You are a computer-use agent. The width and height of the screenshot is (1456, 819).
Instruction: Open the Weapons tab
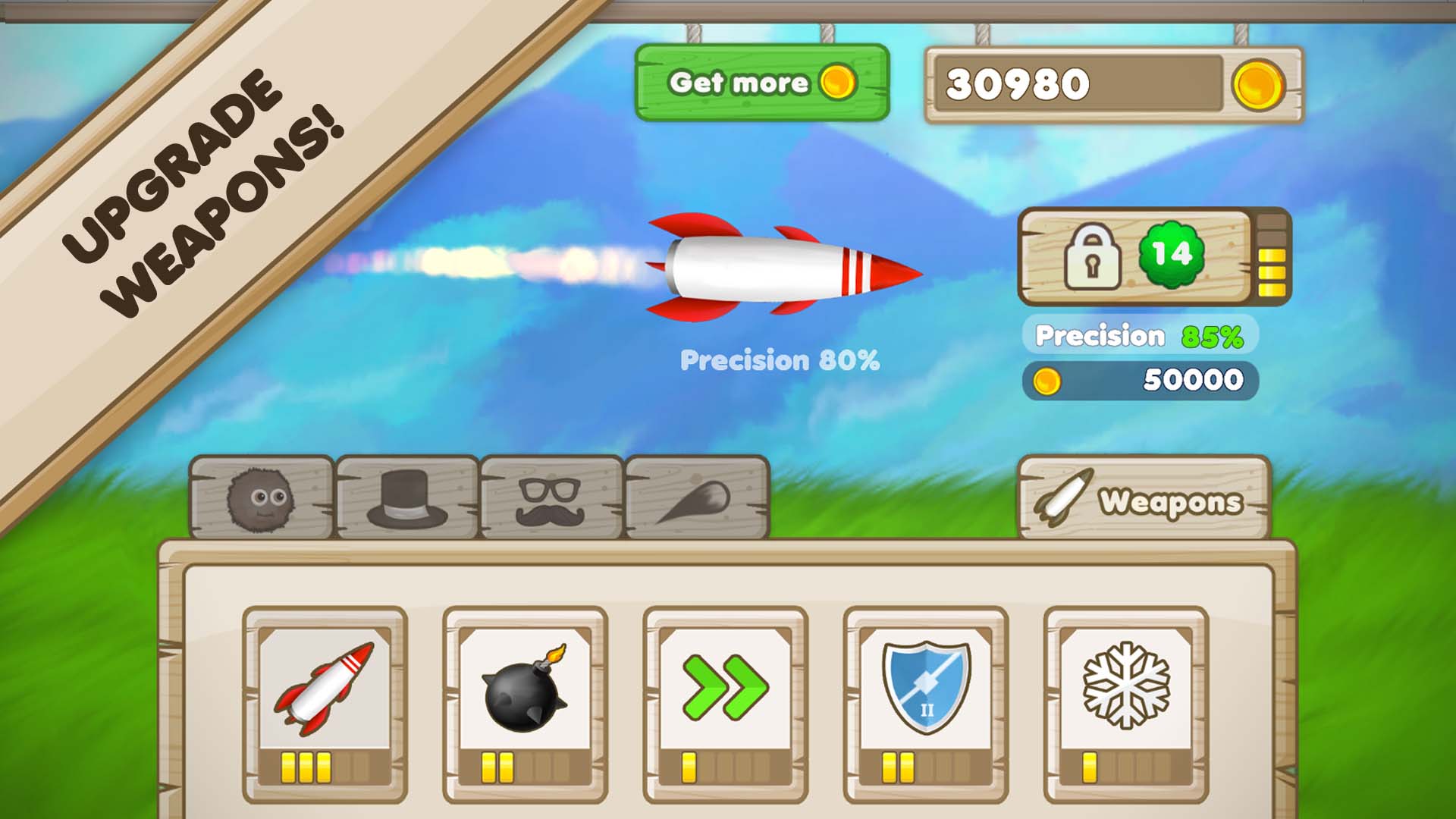click(1144, 499)
